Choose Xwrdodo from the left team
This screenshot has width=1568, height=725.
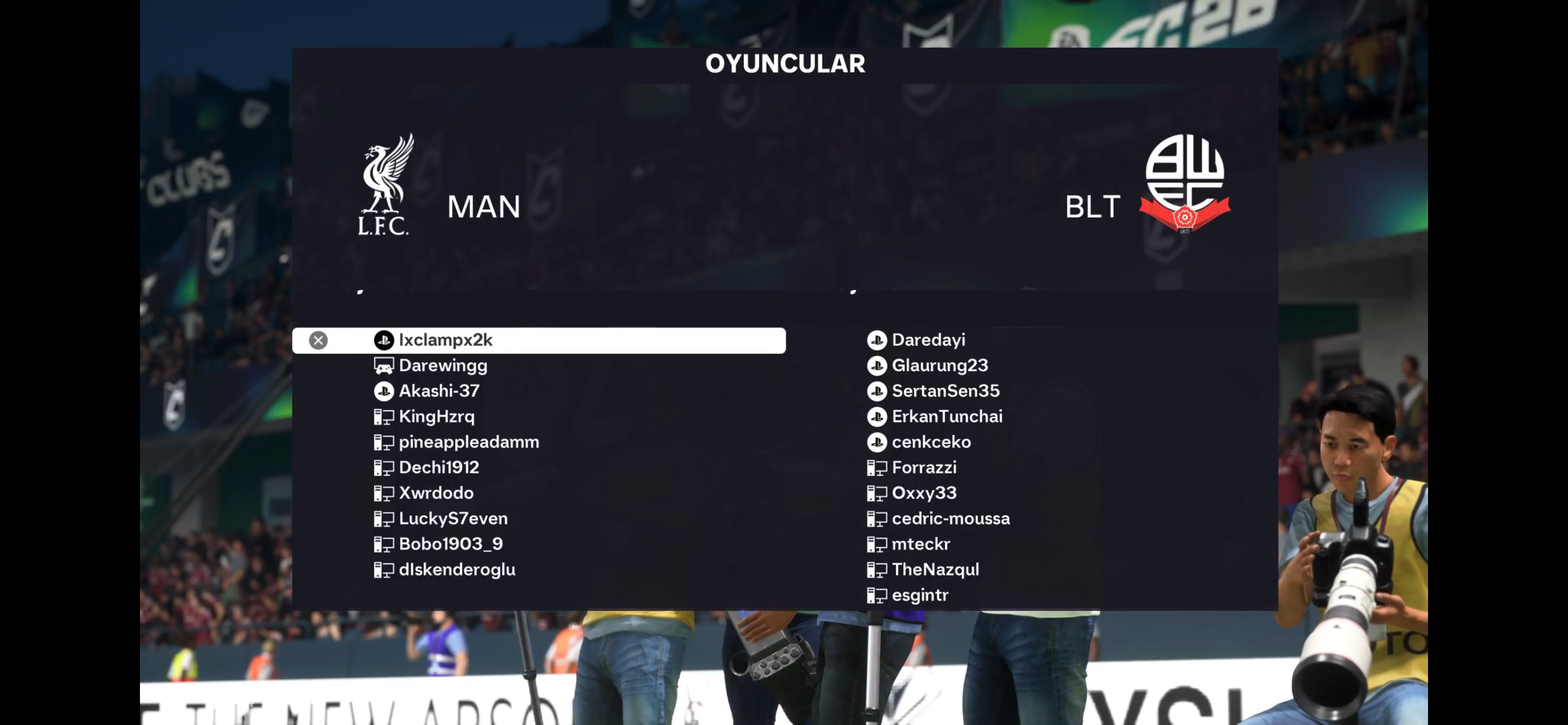tap(436, 493)
